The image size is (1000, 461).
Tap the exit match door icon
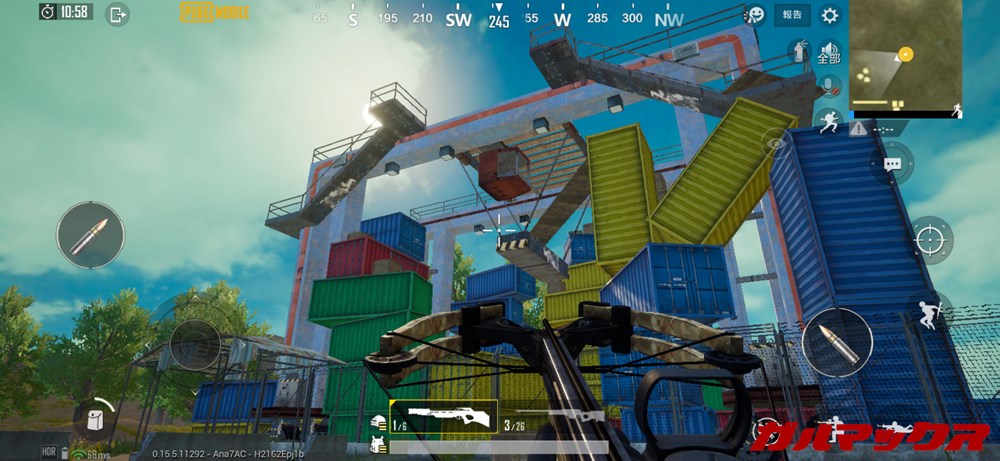pos(118,14)
